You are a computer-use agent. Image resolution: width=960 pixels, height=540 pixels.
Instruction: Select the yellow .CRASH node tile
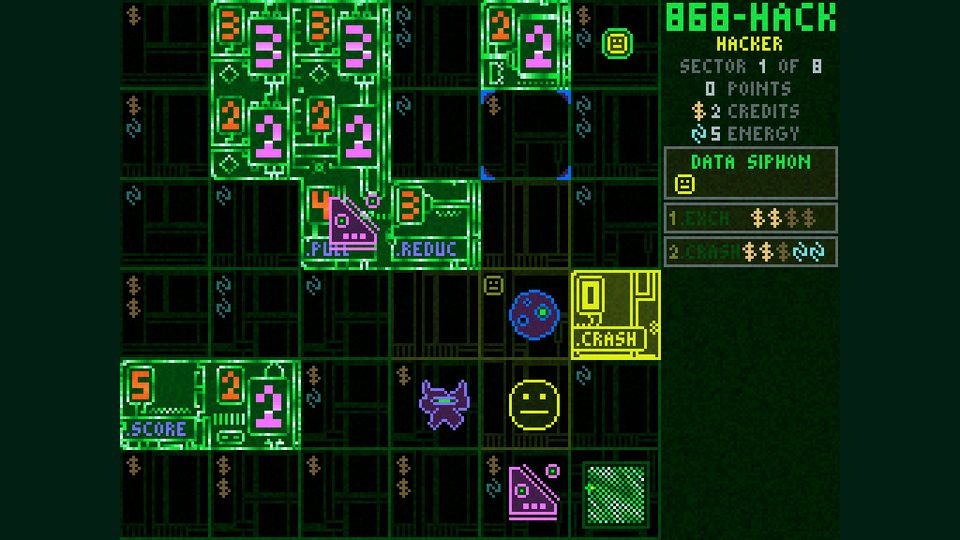coord(615,314)
